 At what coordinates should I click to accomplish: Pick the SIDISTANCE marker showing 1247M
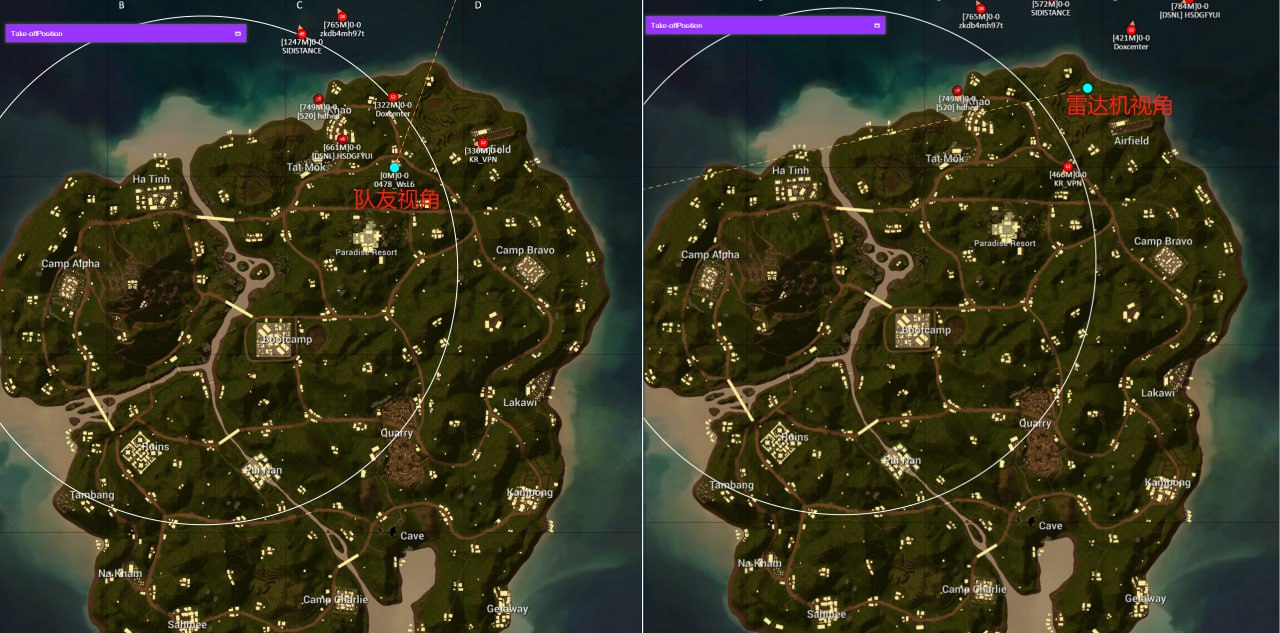pos(302,34)
